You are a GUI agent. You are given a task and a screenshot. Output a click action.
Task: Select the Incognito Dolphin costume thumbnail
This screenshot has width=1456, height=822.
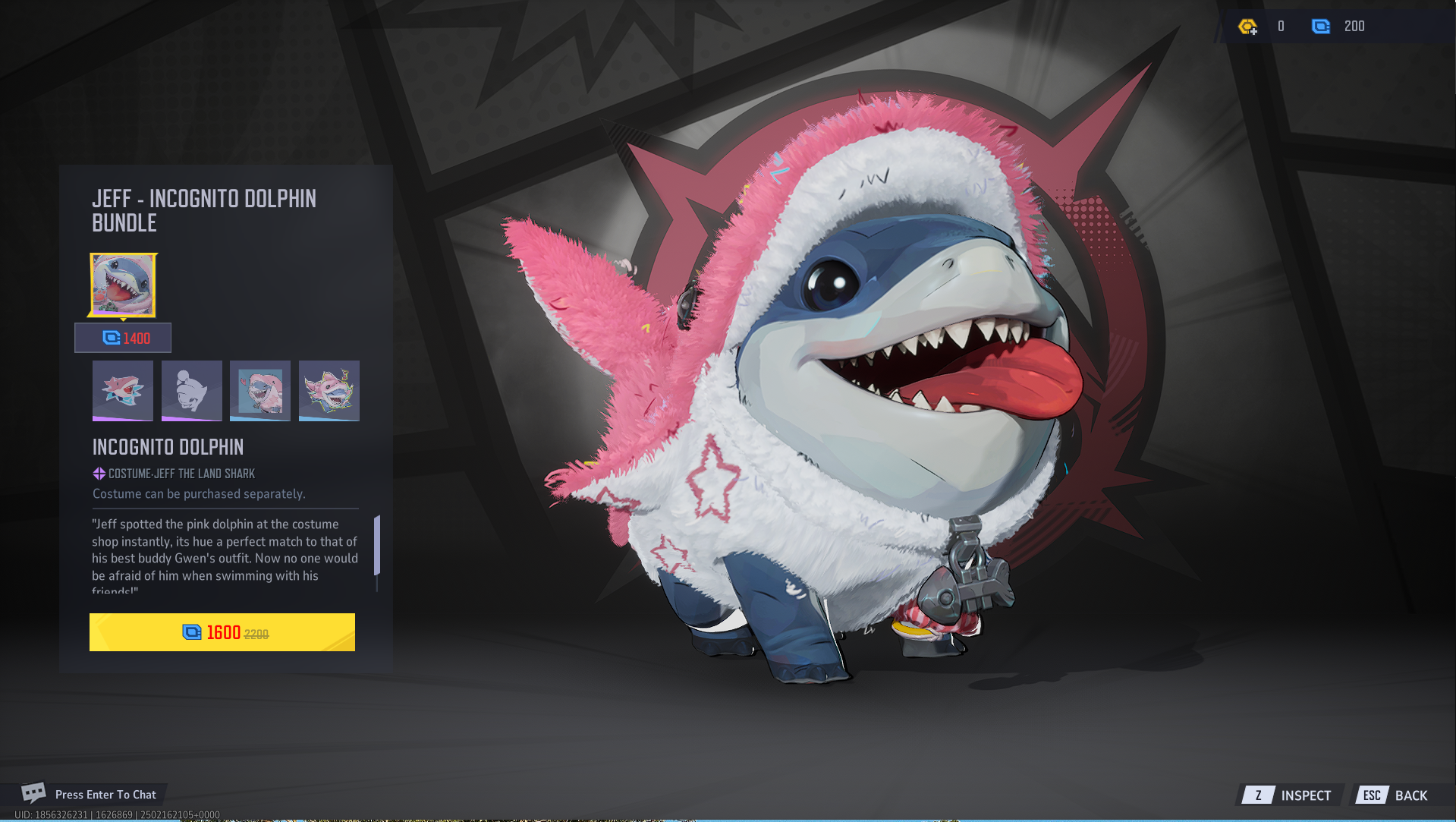(x=123, y=285)
